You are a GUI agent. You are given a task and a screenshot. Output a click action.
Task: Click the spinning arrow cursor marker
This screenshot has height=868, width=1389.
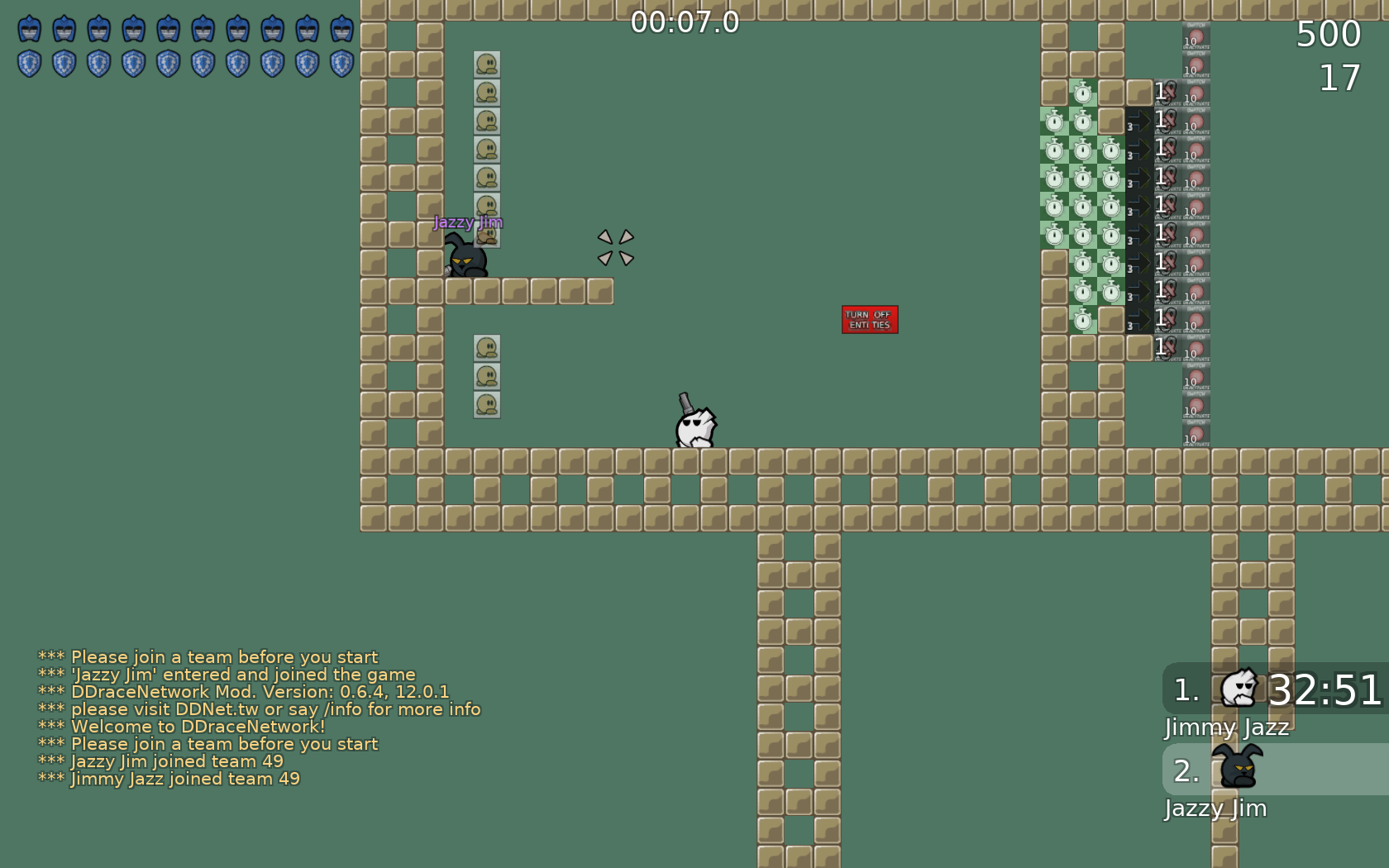tap(616, 246)
